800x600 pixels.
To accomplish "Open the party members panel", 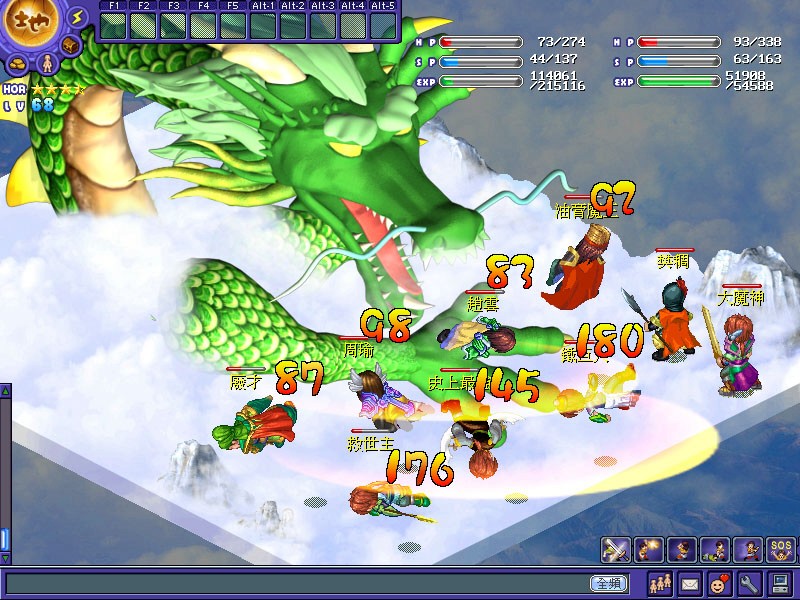I will click(661, 583).
